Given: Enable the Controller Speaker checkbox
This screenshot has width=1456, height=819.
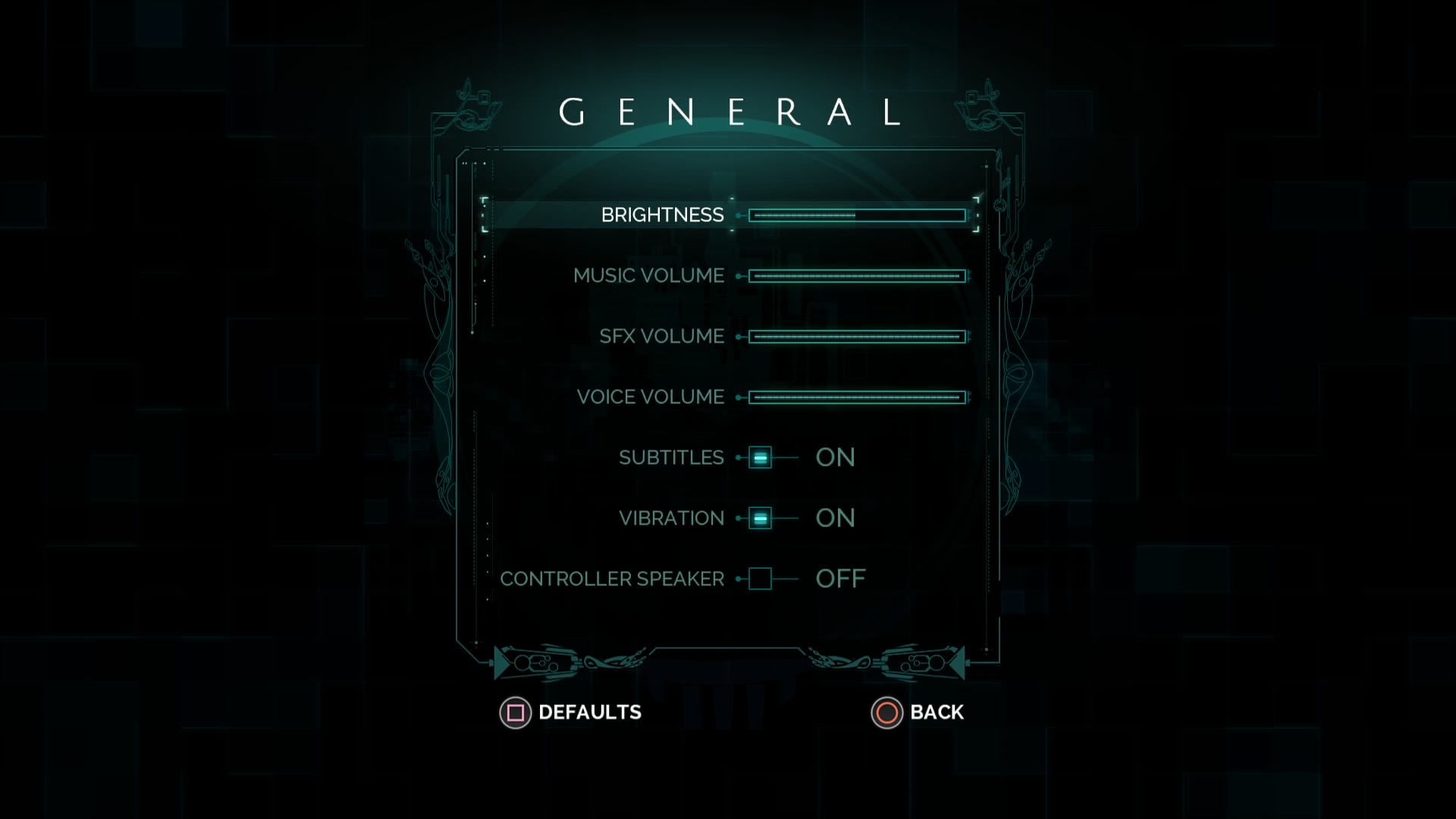Looking at the screenshot, I should (x=760, y=579).
